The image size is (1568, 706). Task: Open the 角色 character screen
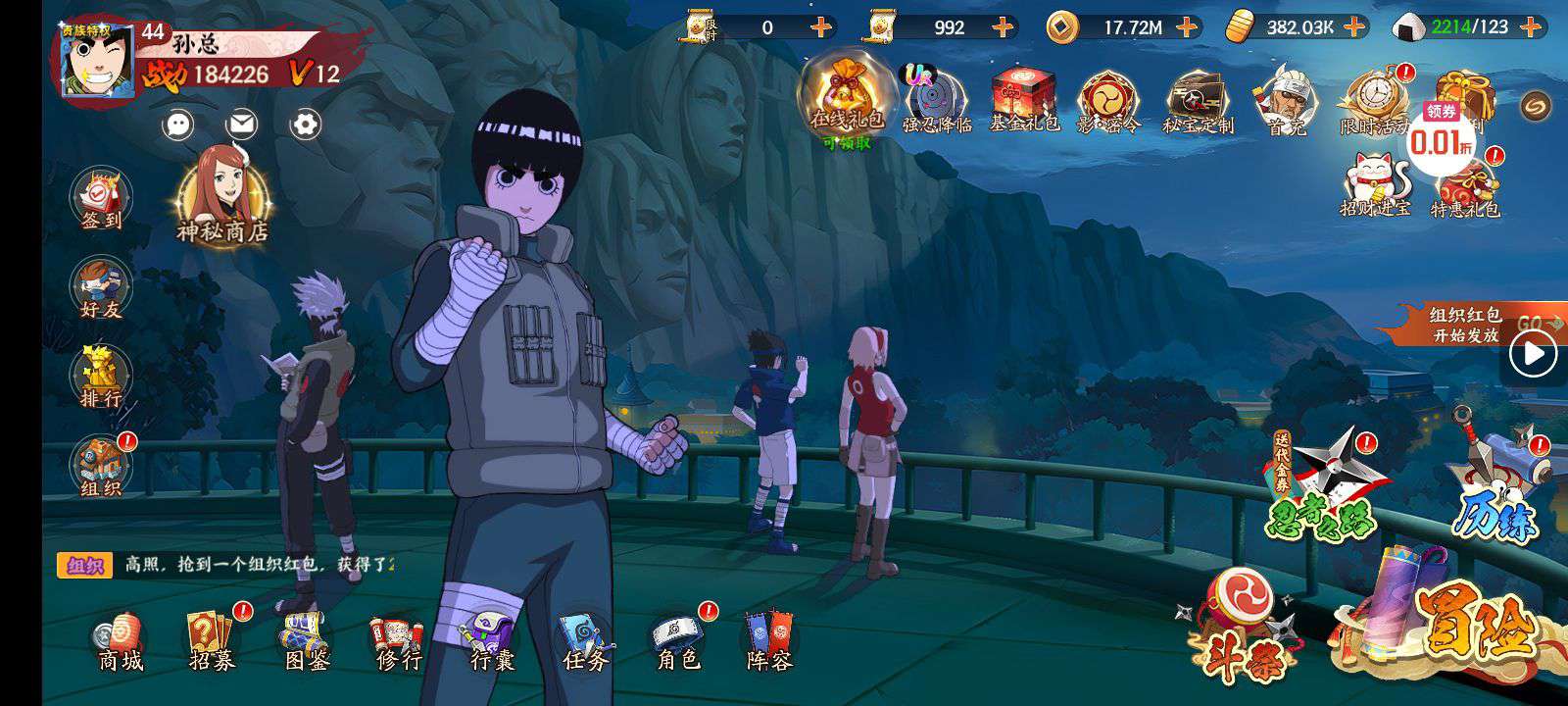677,642
